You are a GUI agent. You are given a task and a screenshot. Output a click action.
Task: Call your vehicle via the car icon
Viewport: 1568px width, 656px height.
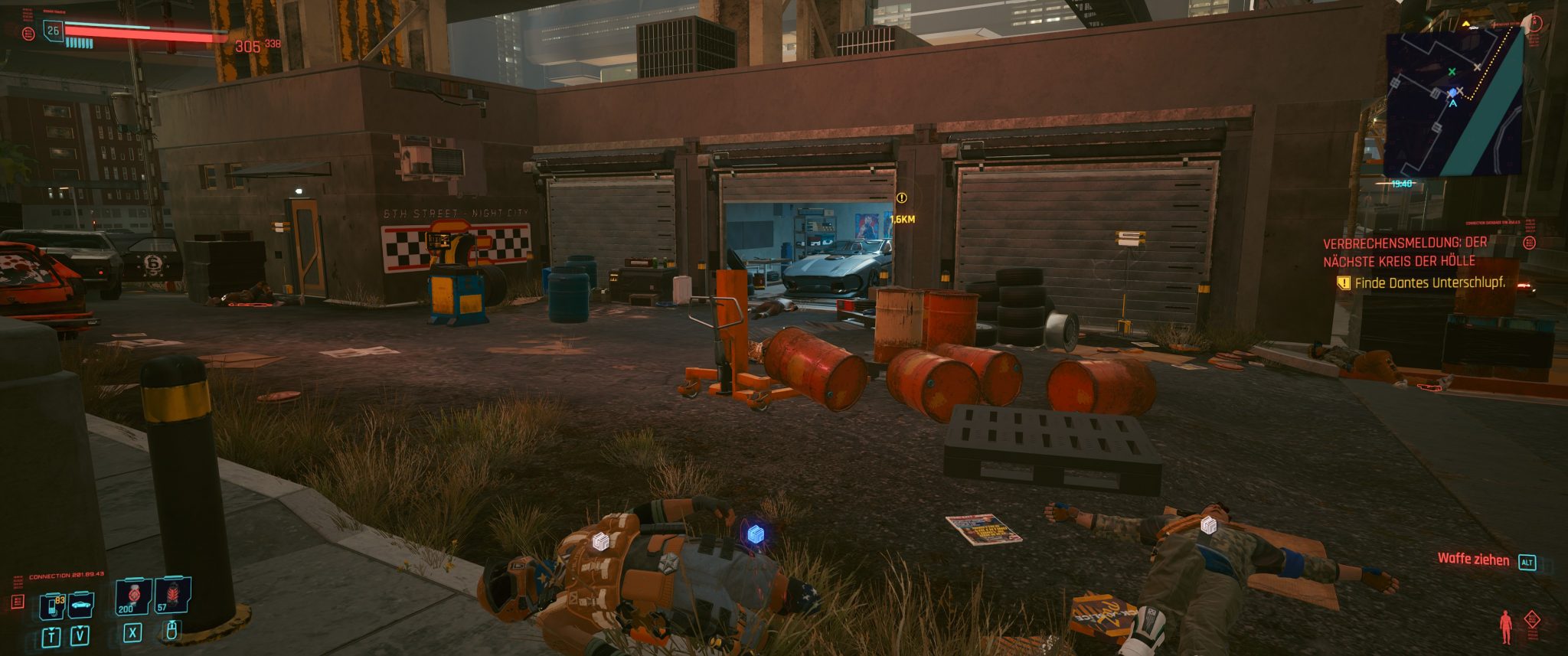(x=80, y=605)
